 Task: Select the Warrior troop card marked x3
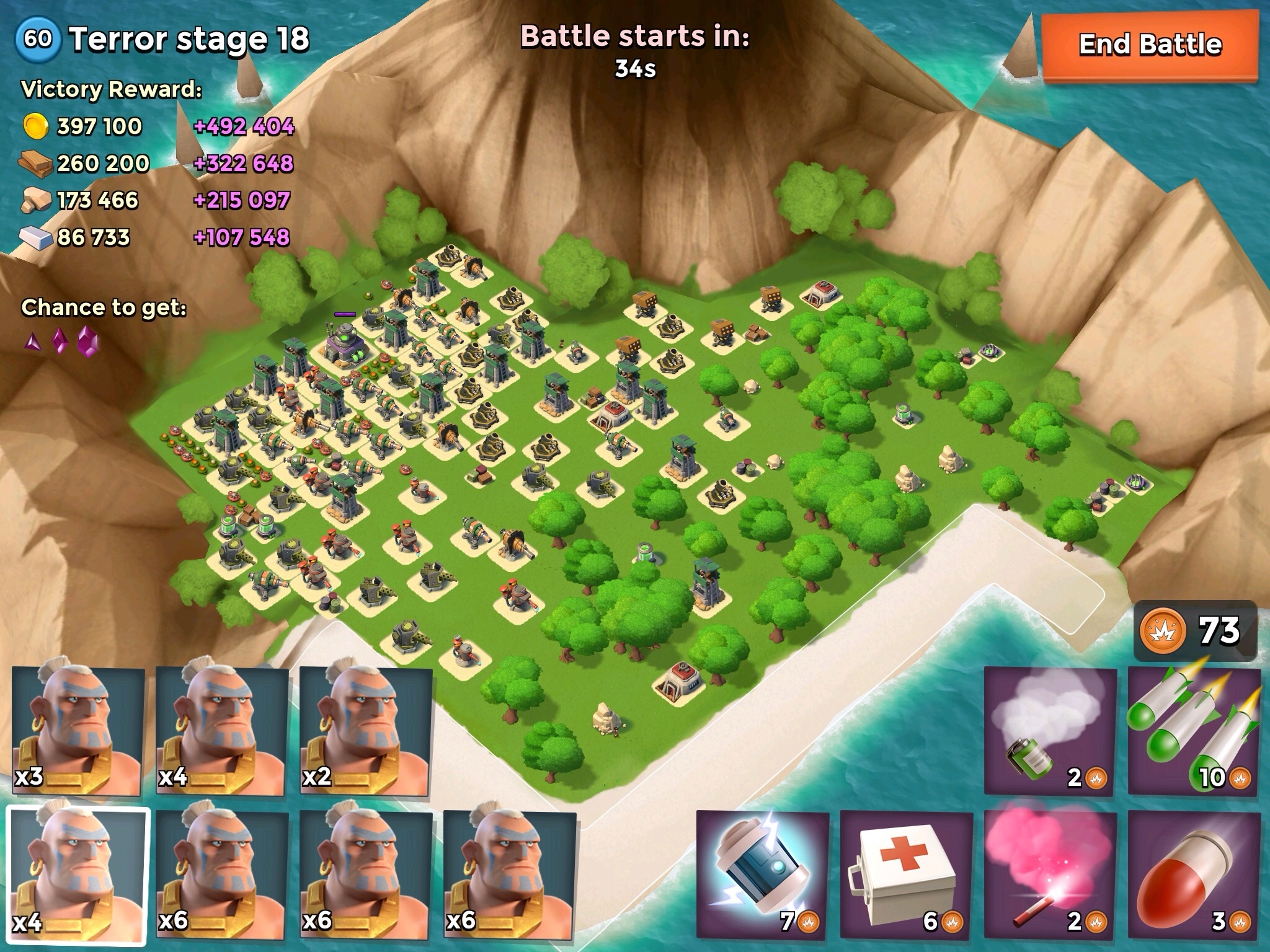[77, 731]
